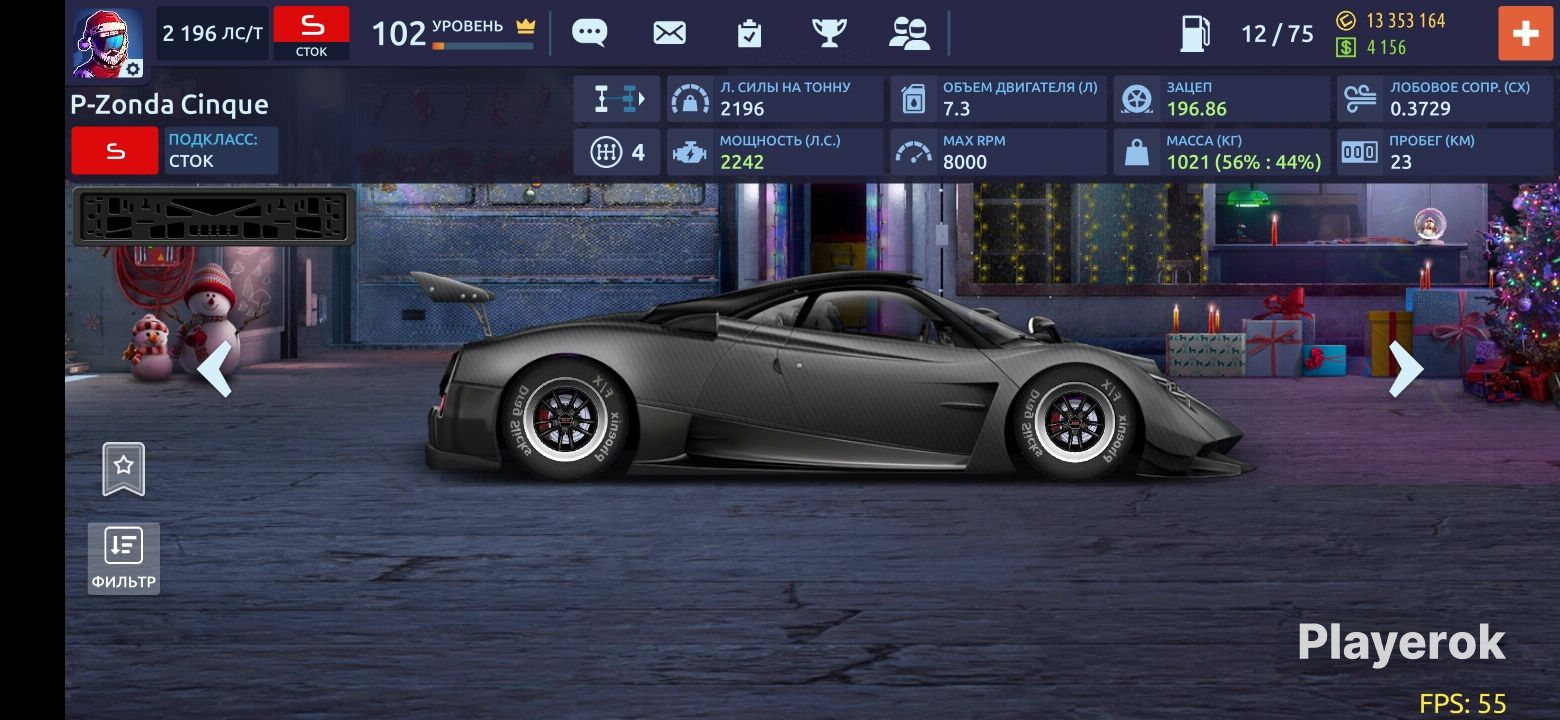Open the friends list icon
This screenshot has height=720, width=1560.
click(x=909, y=33)
